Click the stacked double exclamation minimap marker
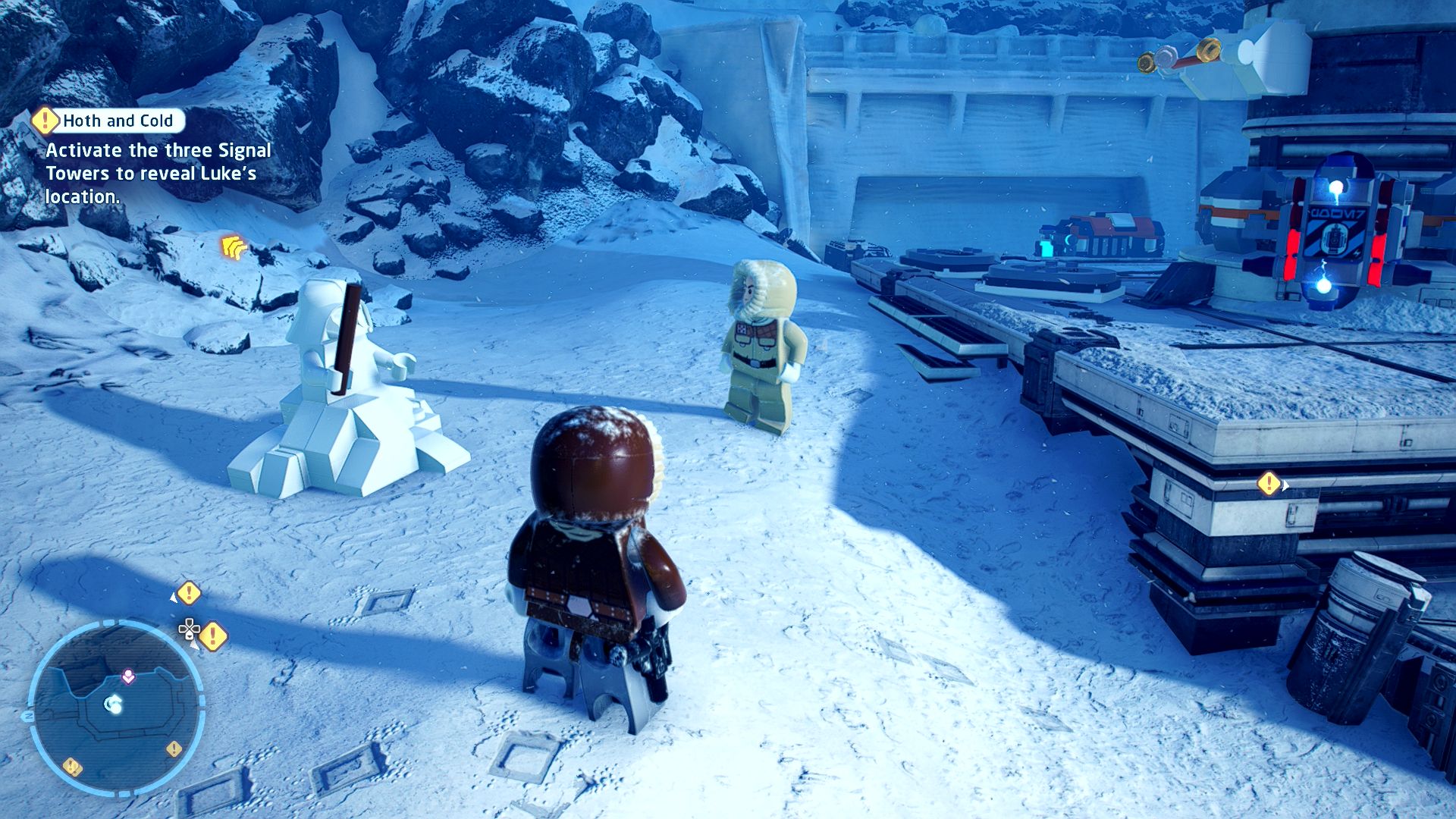1456x819 pixels. [72, 767]
